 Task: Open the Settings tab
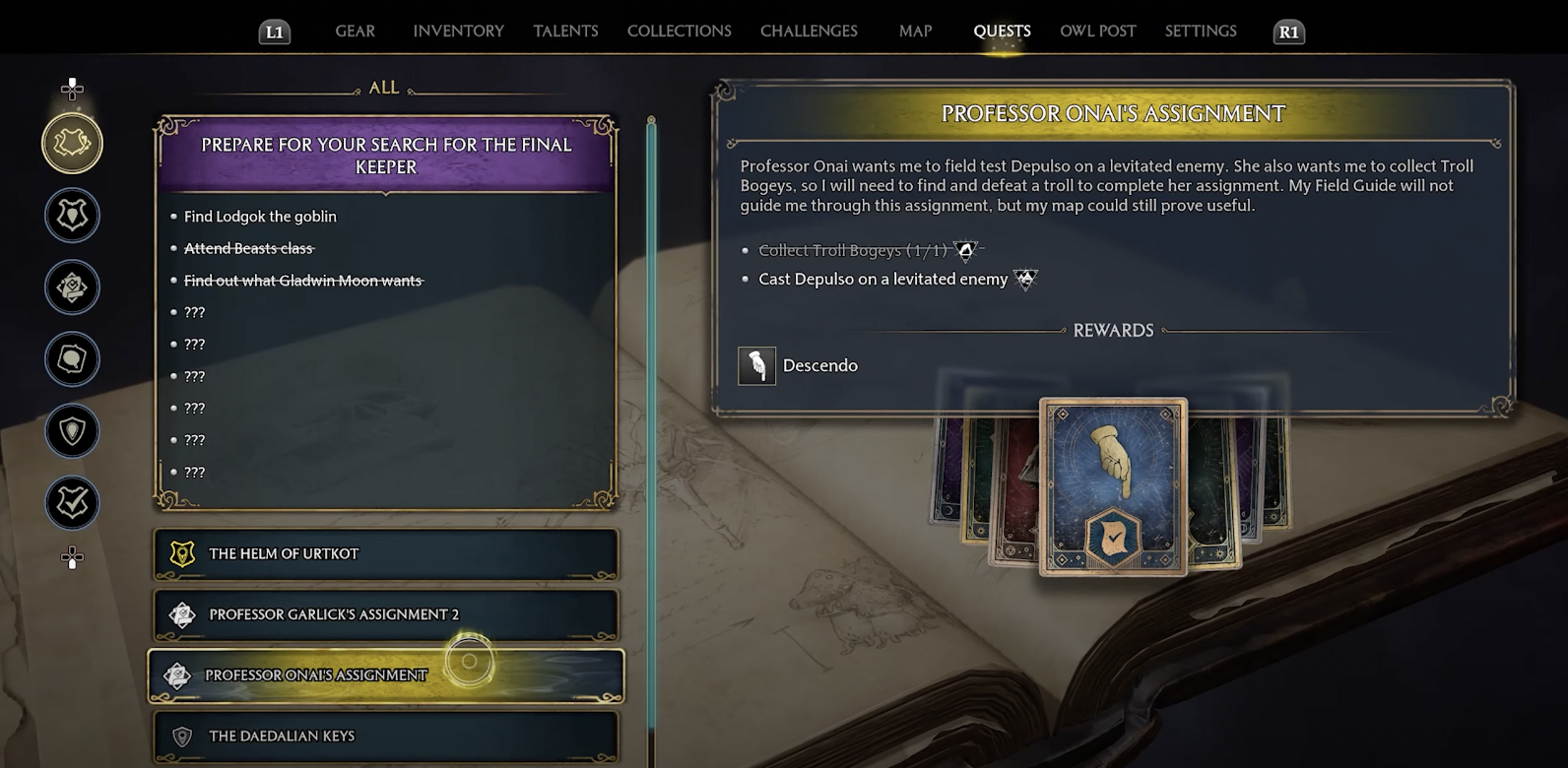click(x=1200, y=32)
